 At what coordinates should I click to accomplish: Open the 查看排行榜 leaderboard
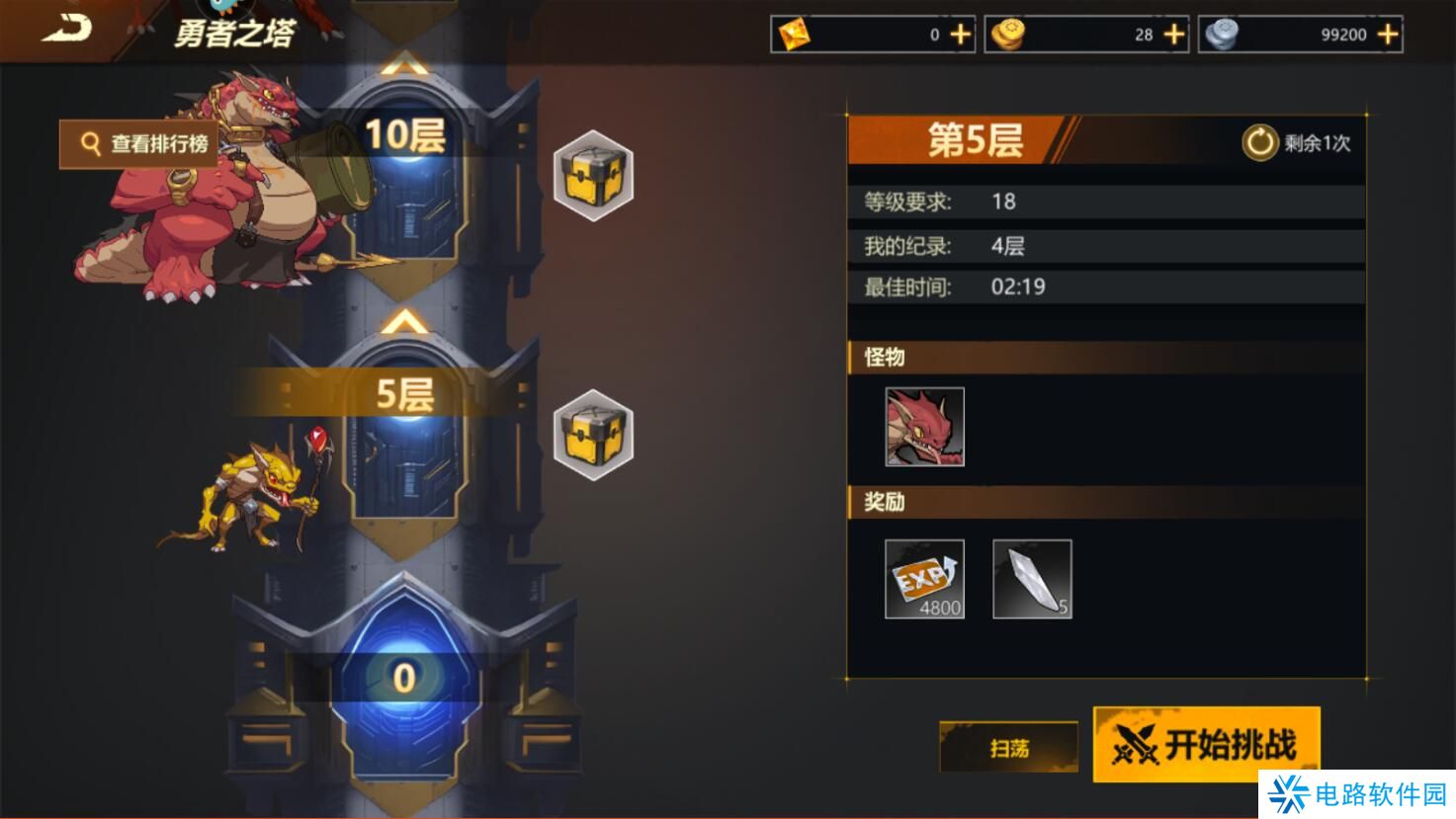pos(139,144)
